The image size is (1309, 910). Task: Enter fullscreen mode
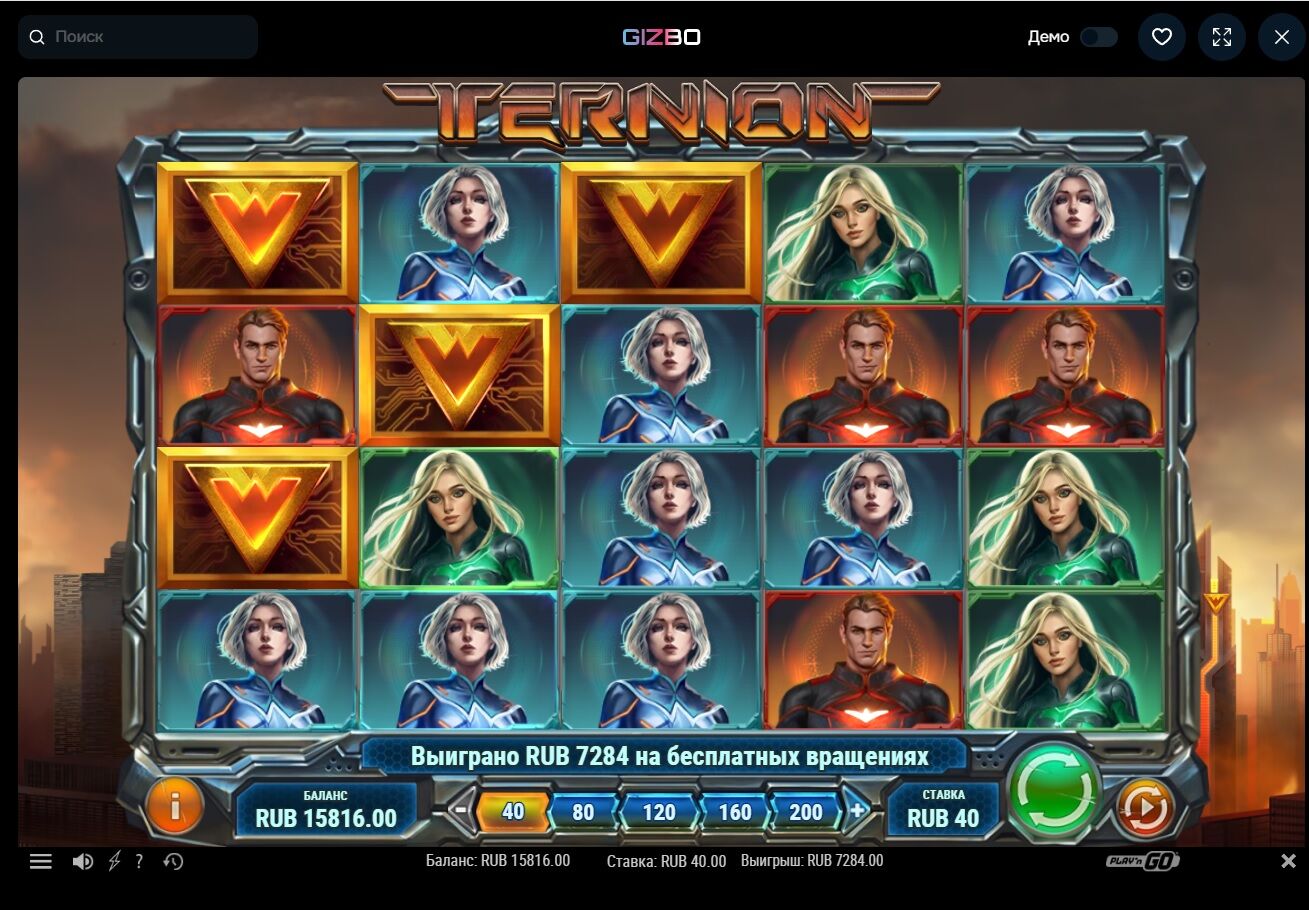[x=1222, y=37]
